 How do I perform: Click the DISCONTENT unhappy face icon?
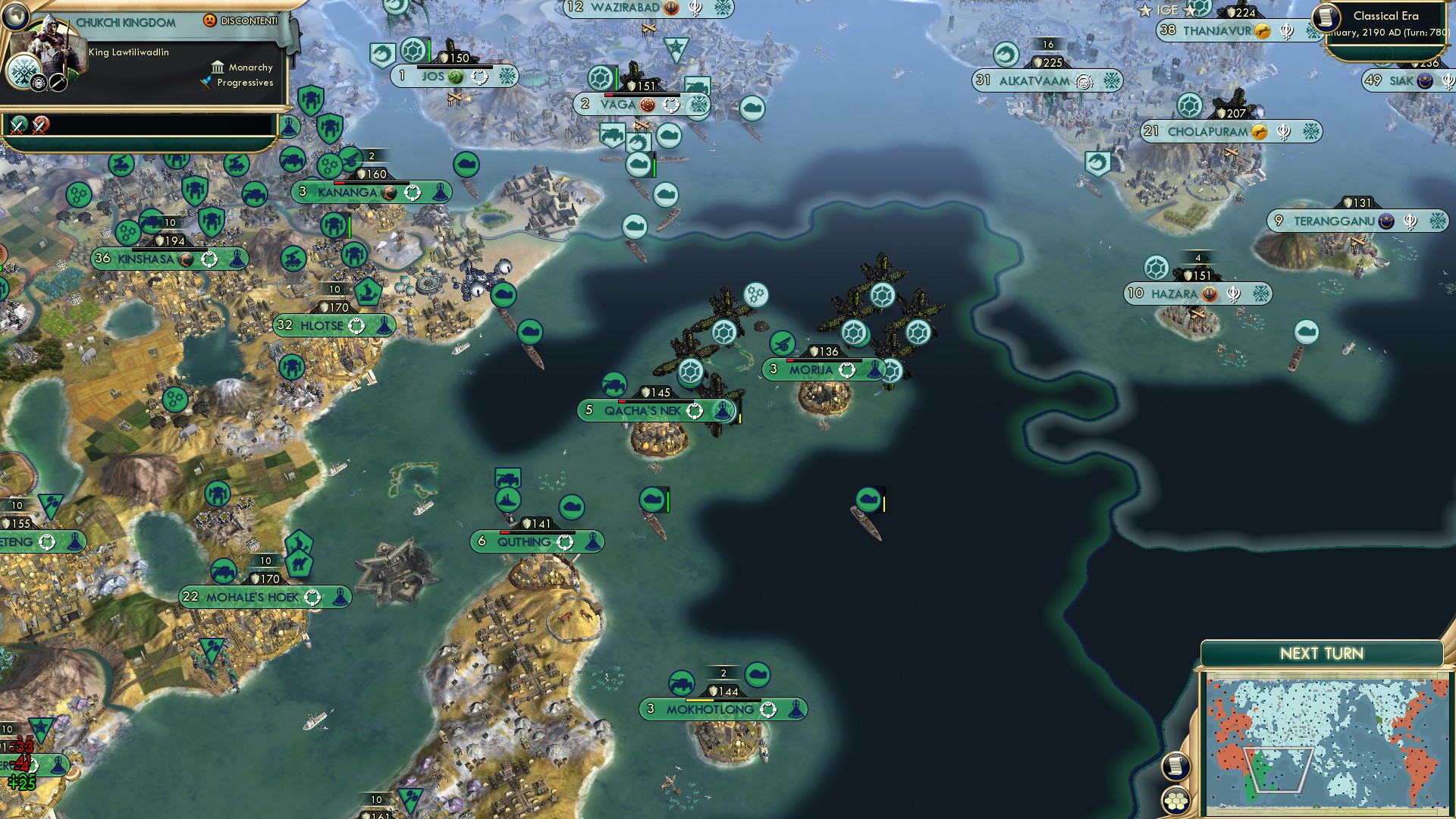[x=209, y=20]
